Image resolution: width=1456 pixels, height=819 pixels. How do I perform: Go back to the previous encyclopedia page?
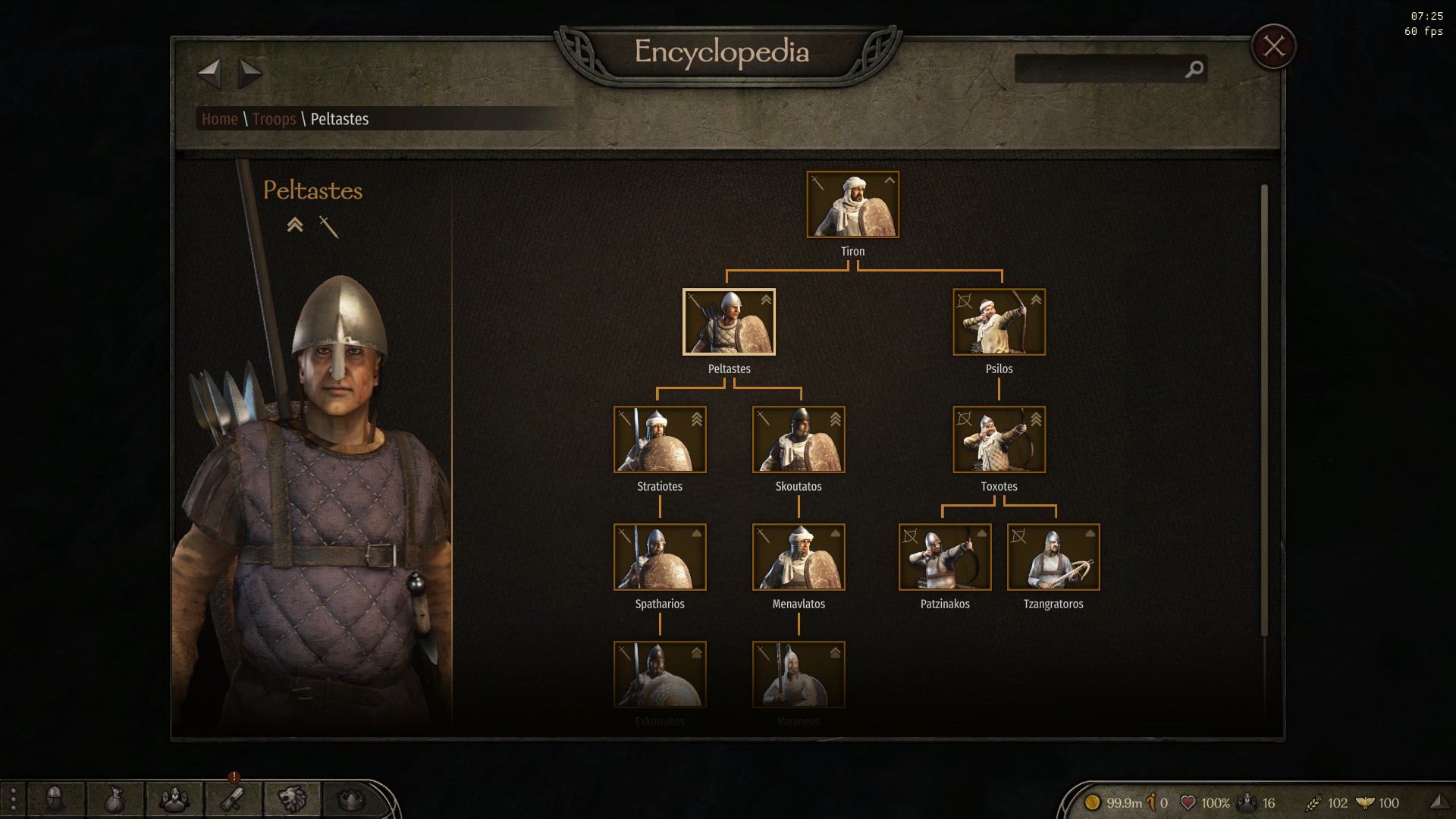click(x=209, y=74)
